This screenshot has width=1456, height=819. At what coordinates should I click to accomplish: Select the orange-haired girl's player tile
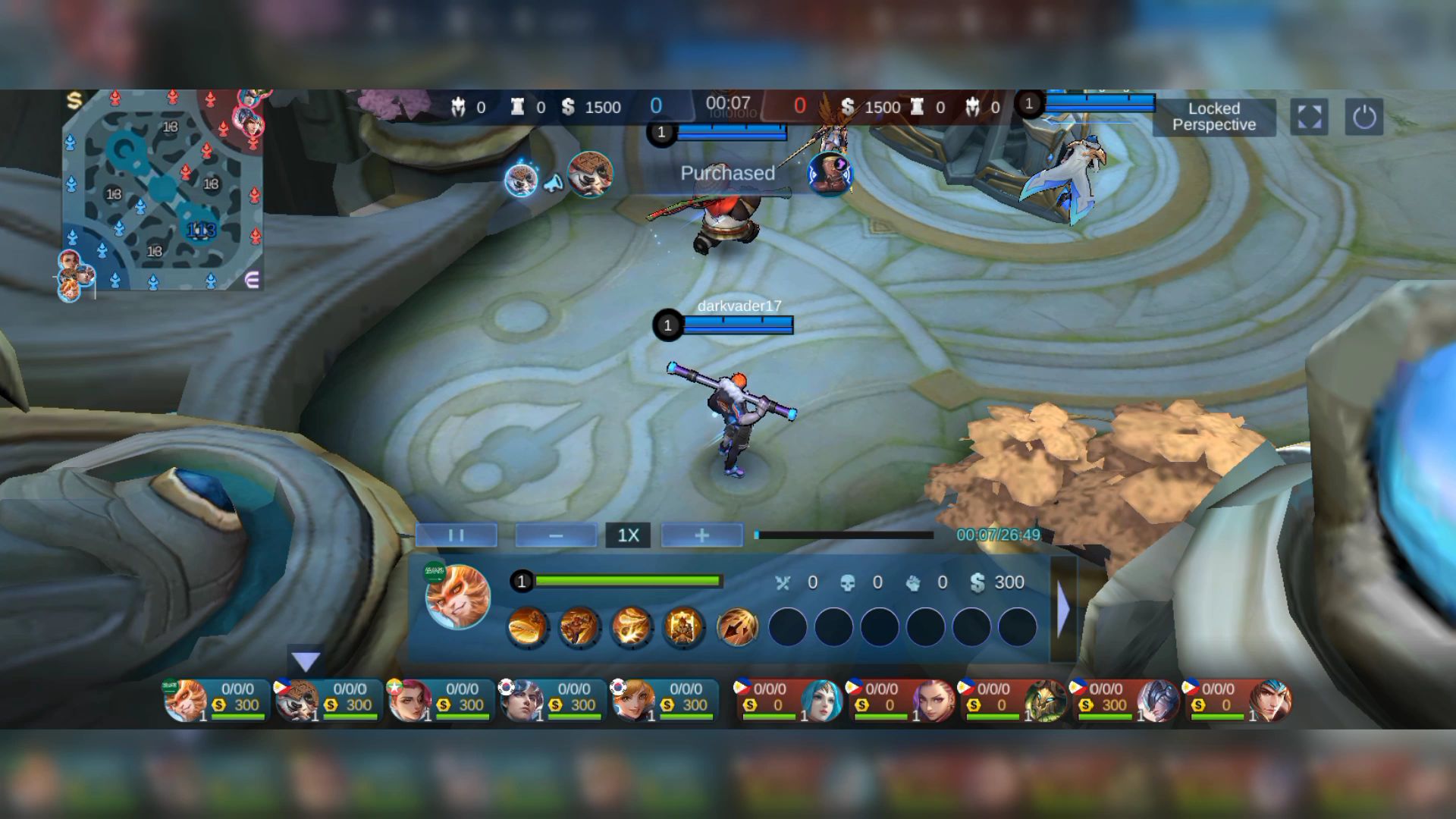(x=663, y=699)
